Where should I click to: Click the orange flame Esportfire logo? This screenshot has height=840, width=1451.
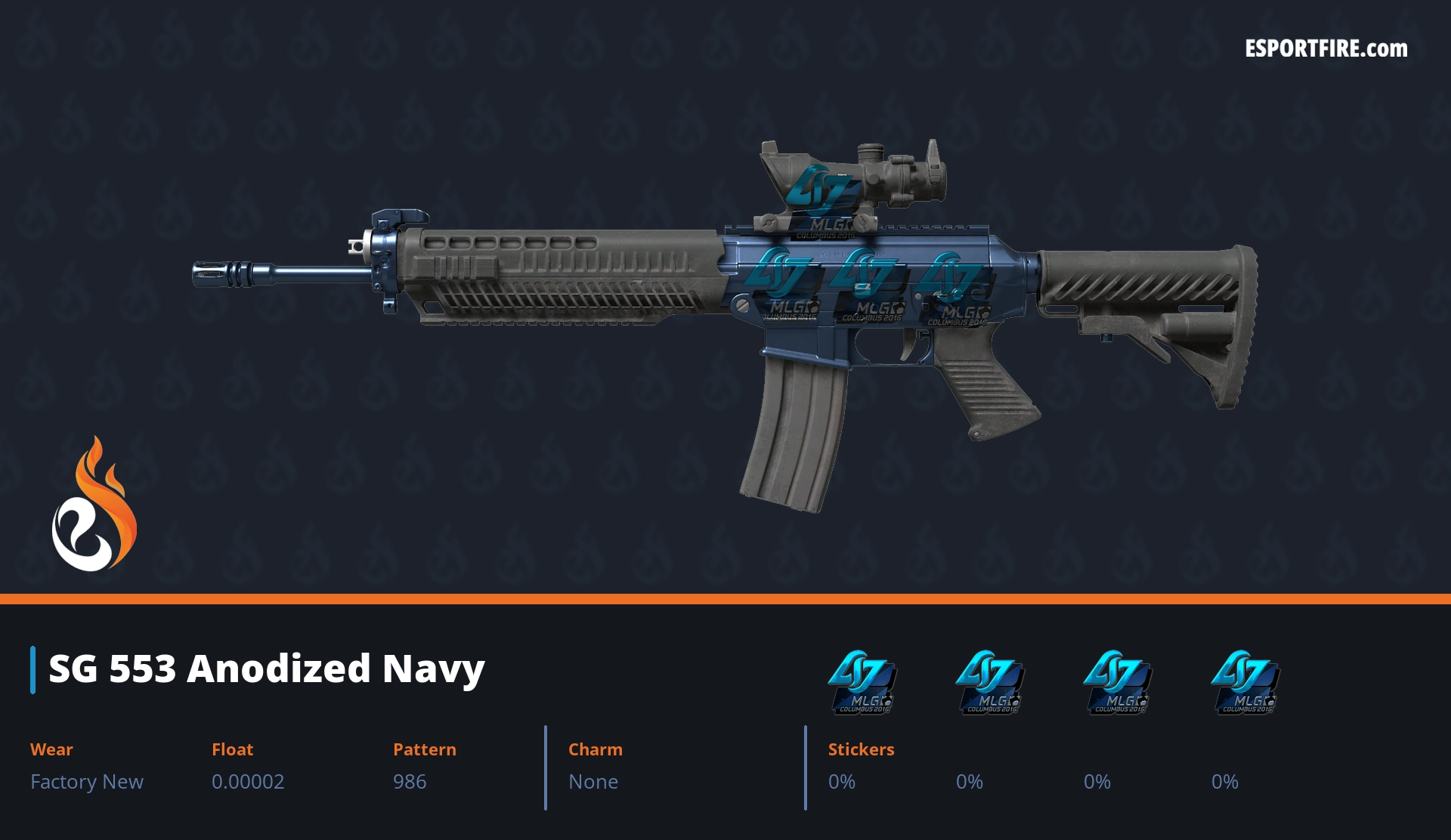(x=94, y=505)
